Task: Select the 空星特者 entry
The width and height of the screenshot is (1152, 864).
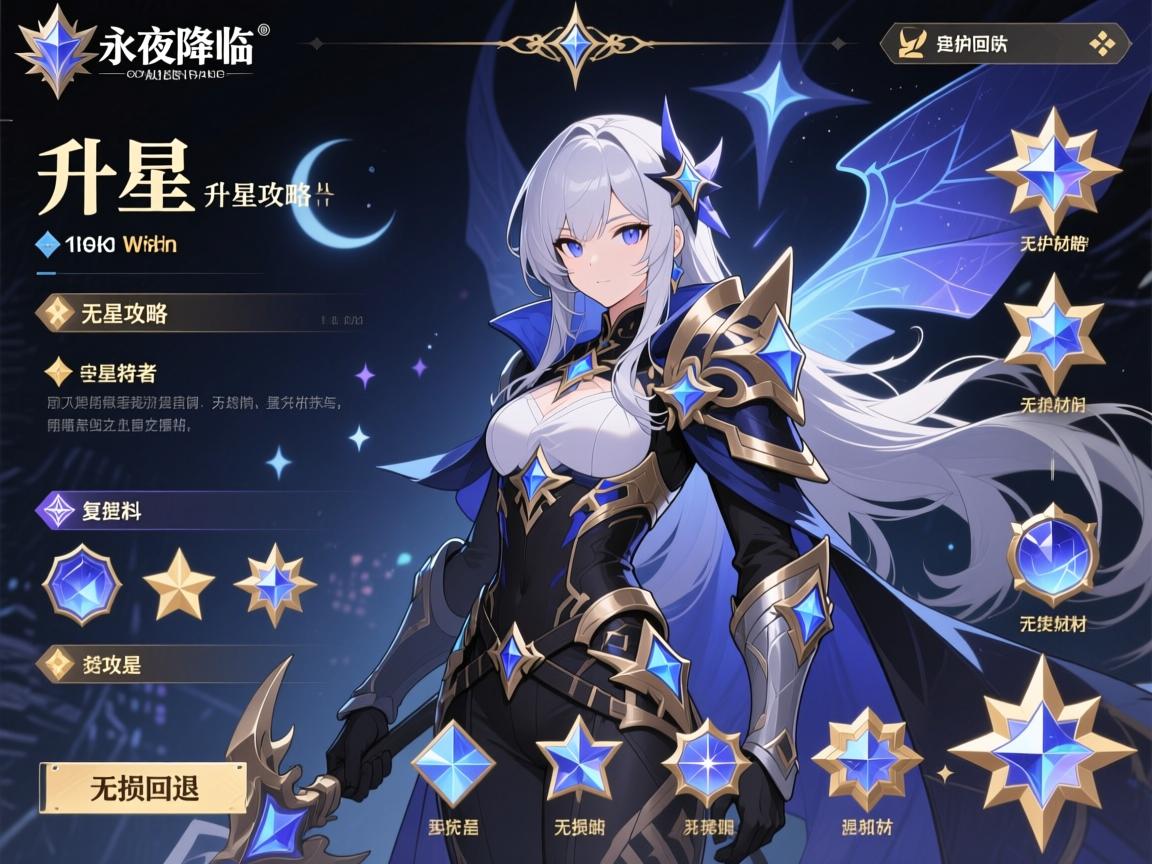Action: pos(104,373)
